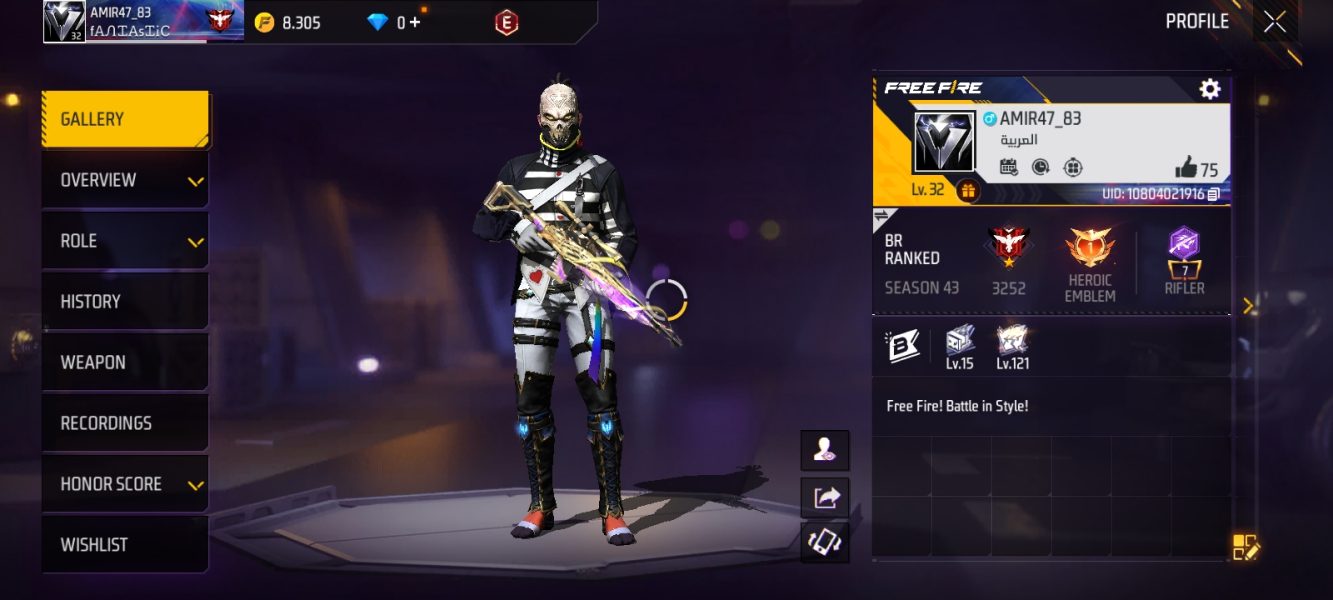
Task: Copy the player UID
Action: point(1214,194)
